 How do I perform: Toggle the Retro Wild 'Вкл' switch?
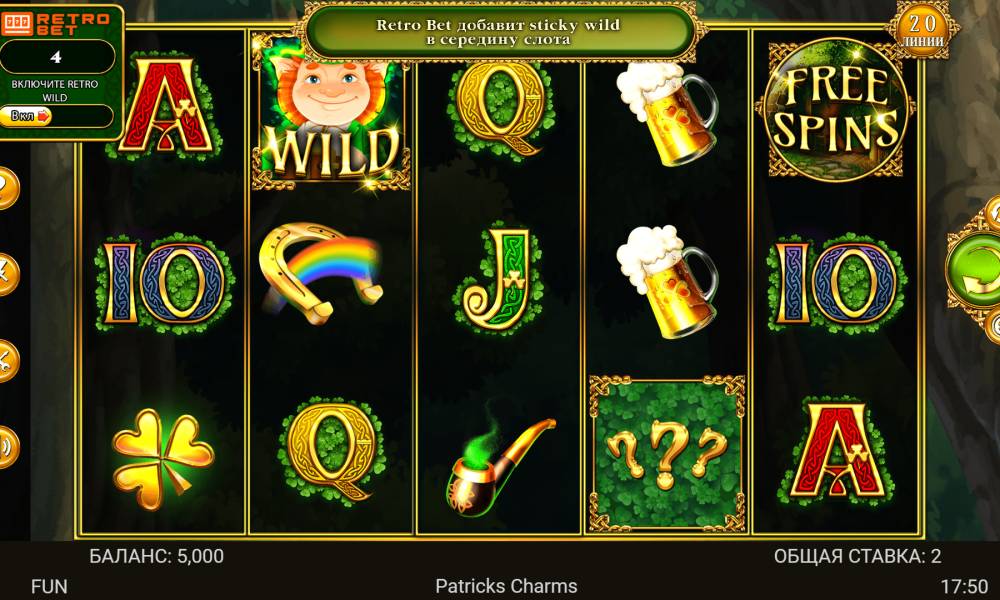point(32,116)
